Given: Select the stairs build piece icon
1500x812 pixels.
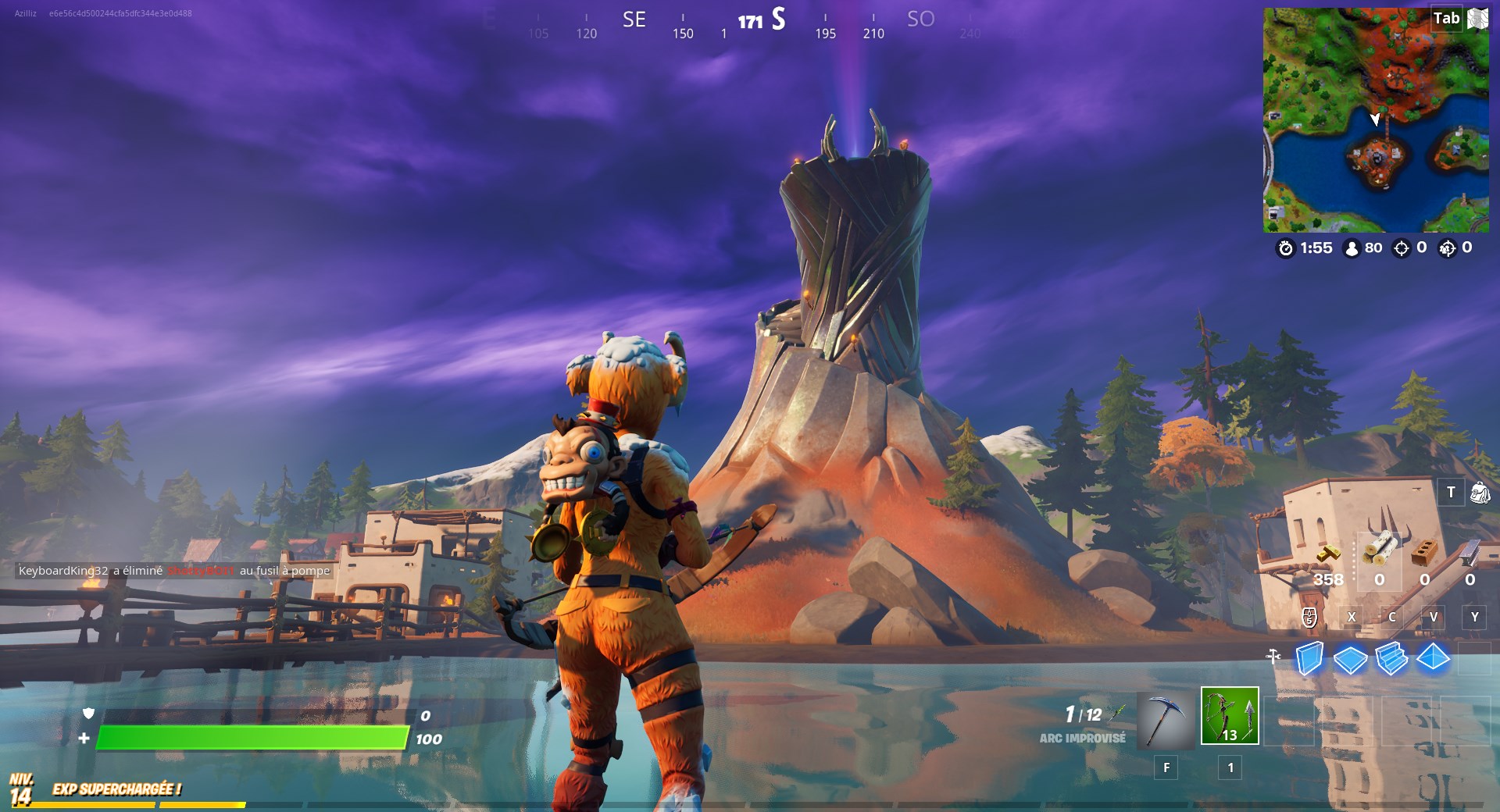Looking at the screenshot, I should pyautogui.click(x=1391, y=659).
